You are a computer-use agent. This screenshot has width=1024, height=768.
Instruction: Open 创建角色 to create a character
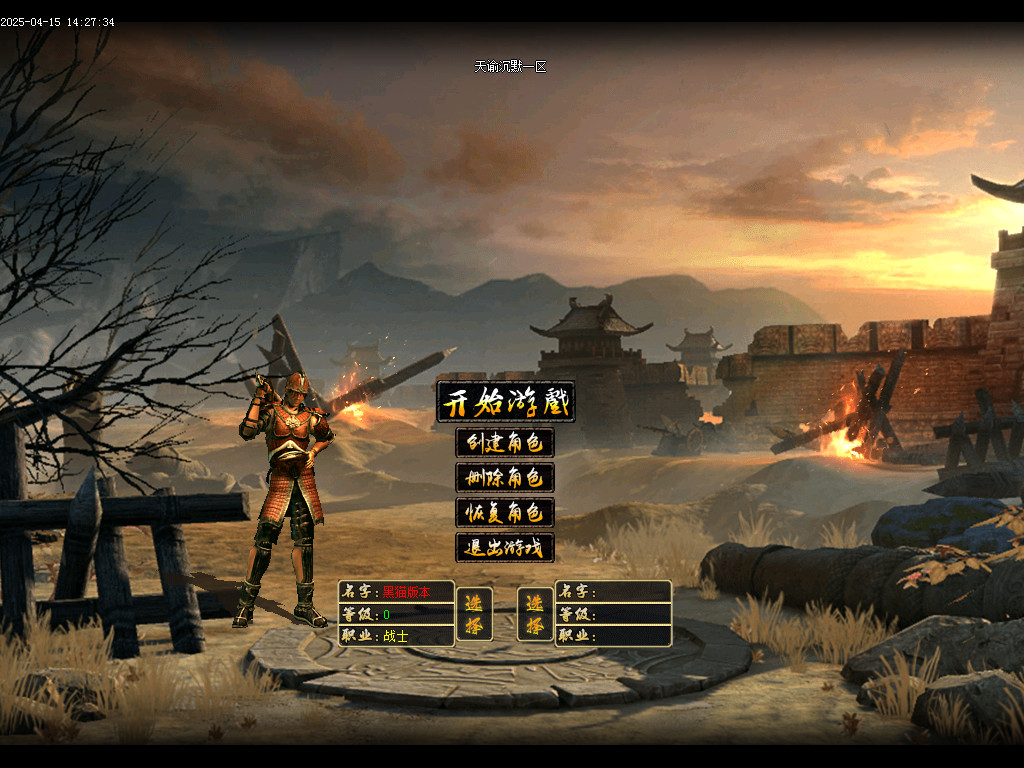point(505,443)
